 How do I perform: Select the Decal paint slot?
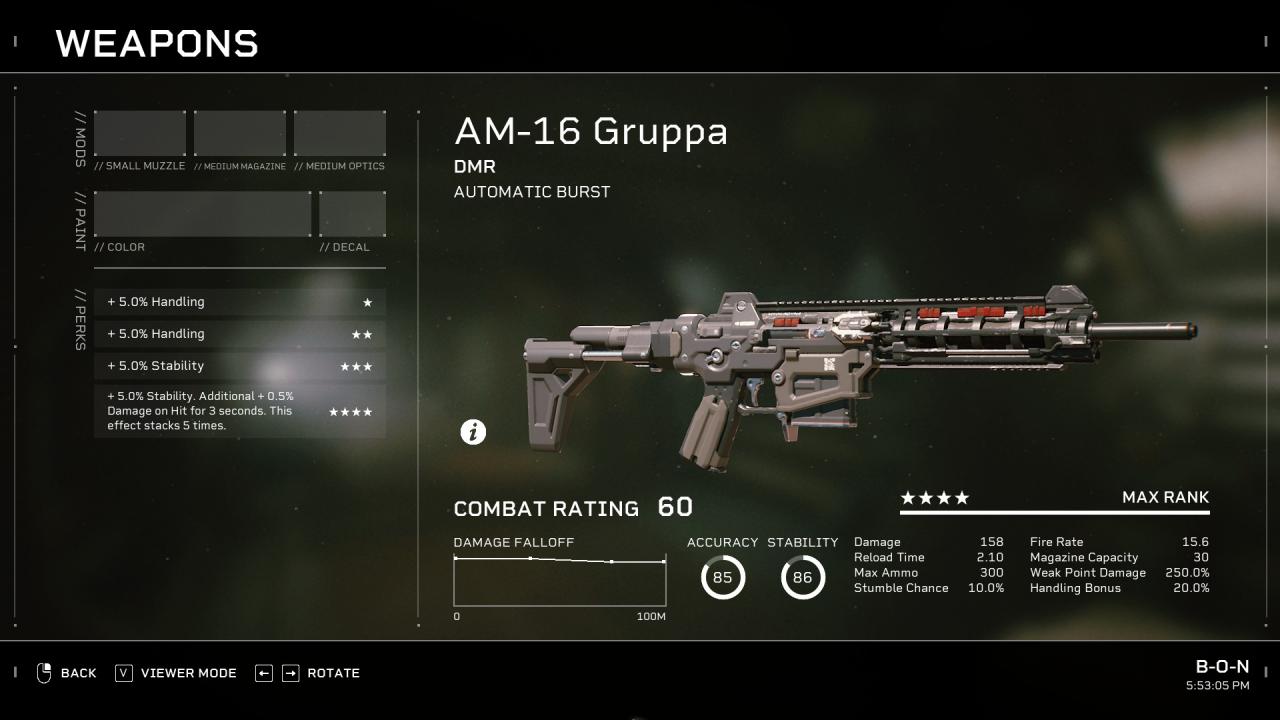click(352, 214)
